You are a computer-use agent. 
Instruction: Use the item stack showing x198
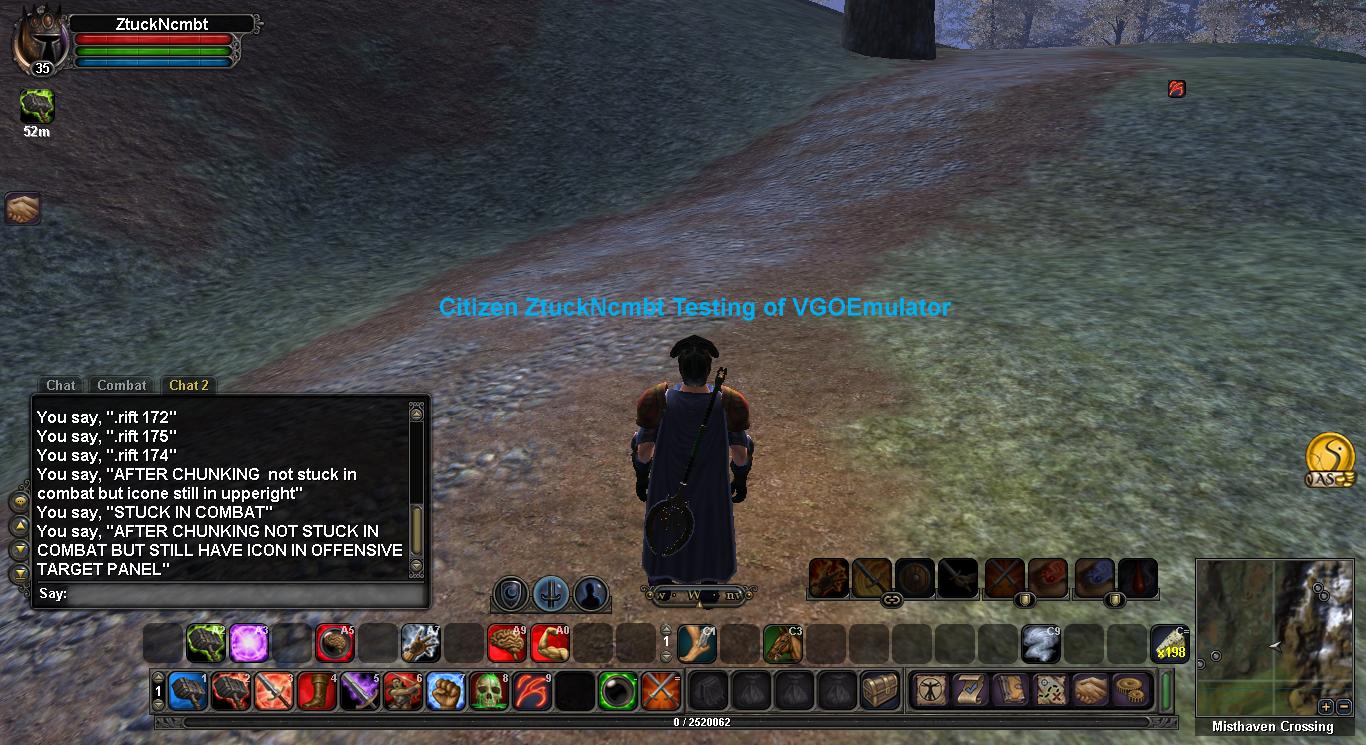(1169, 643)
